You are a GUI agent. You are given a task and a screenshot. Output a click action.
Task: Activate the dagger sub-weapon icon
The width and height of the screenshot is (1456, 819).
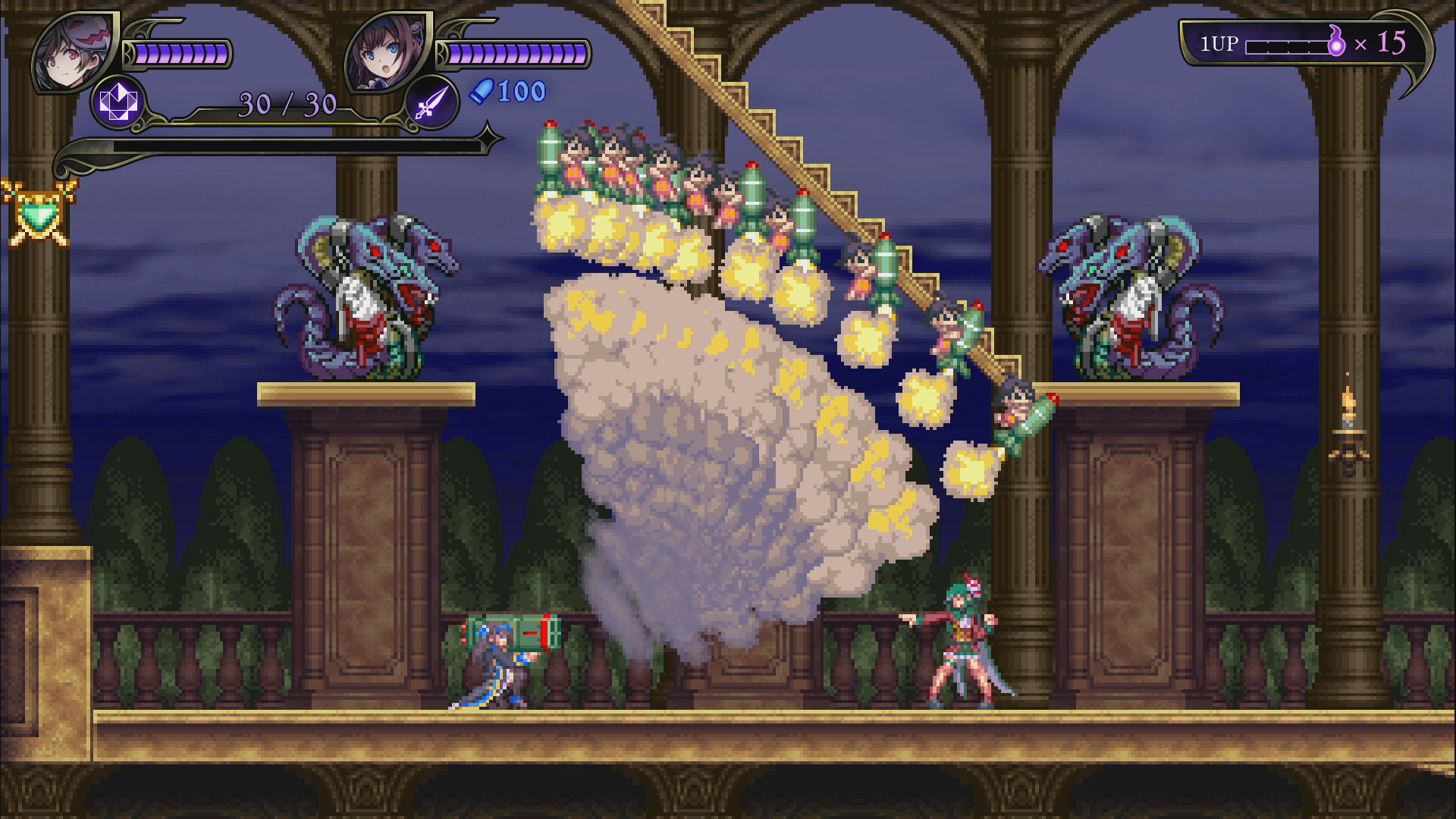pyautogui.click(x=431, y=102)
